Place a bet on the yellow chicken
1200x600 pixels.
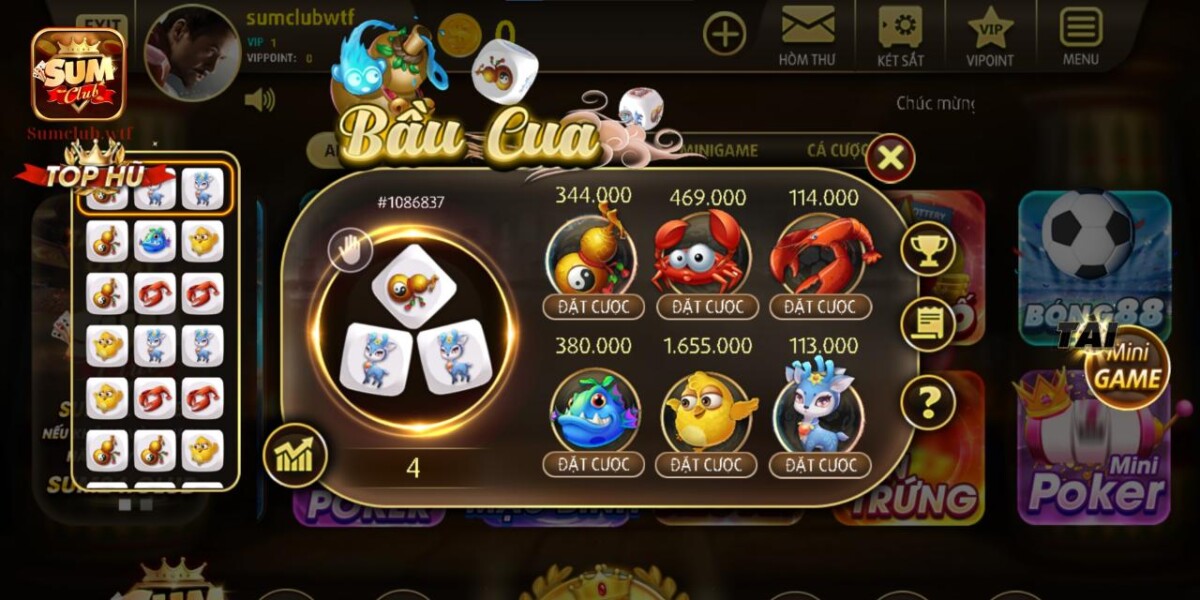click(x=707, y=464)
